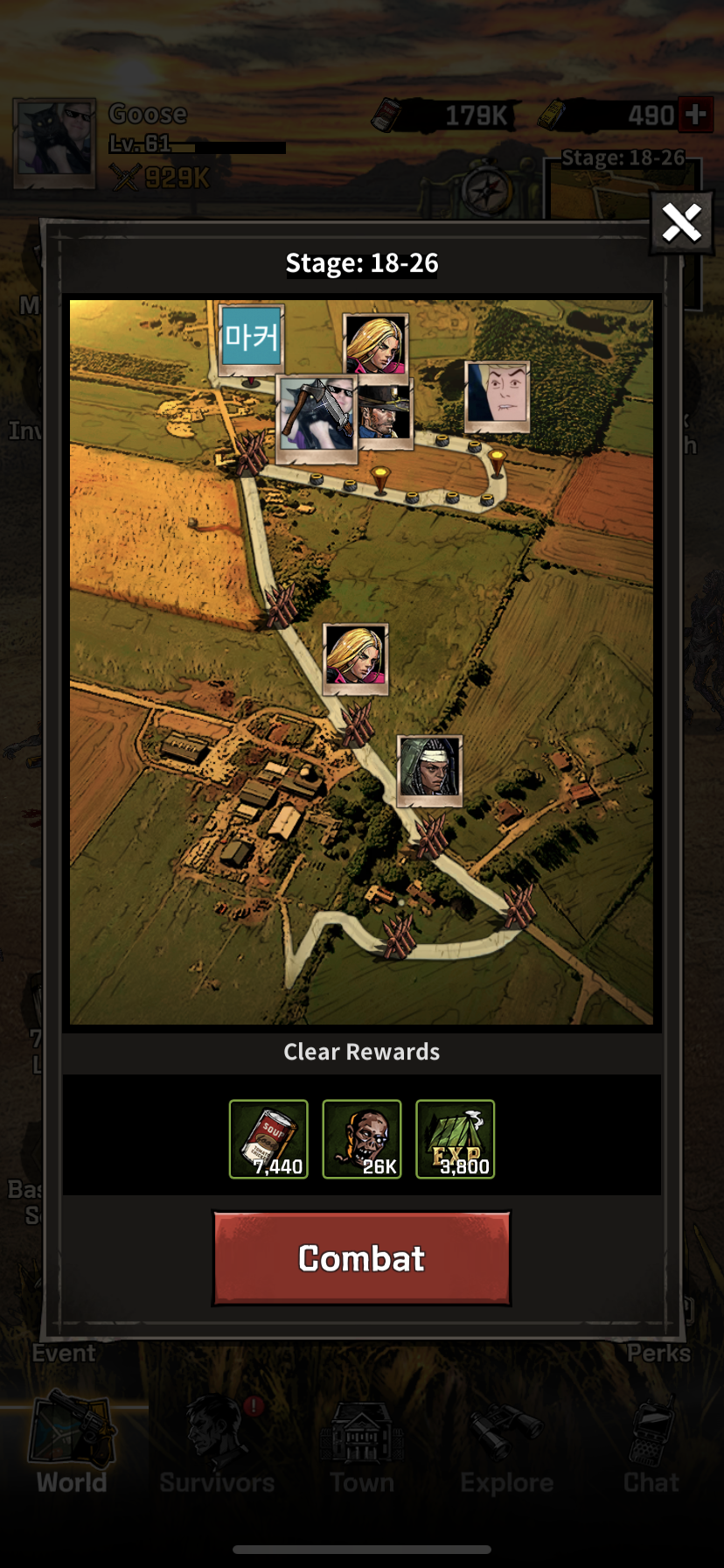Select the axe-wielding player portrait marker
Screen dimensions: 724x1568
tap(316, 416)
